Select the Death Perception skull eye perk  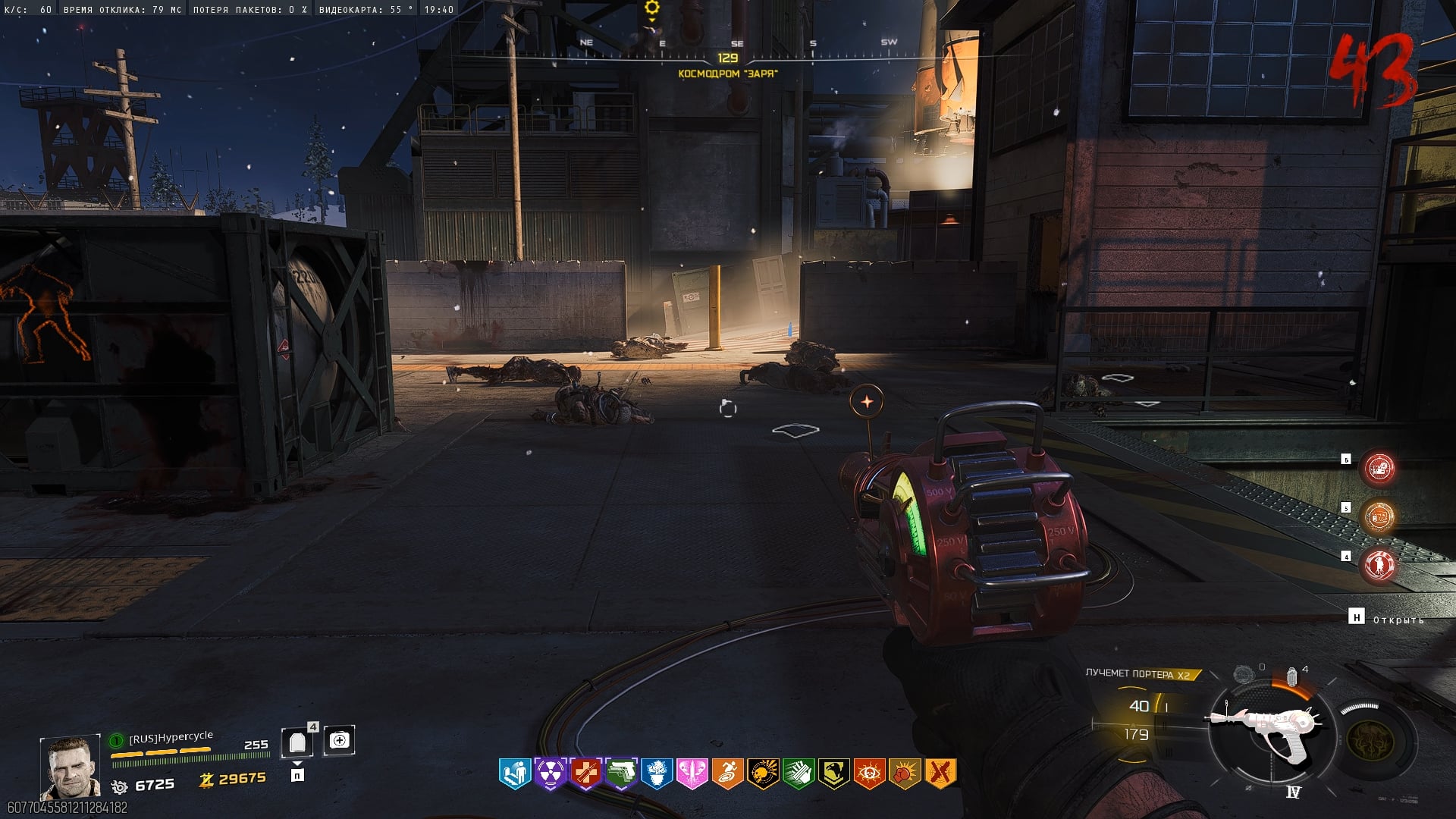pyautogui.click(x=869, y=773)
